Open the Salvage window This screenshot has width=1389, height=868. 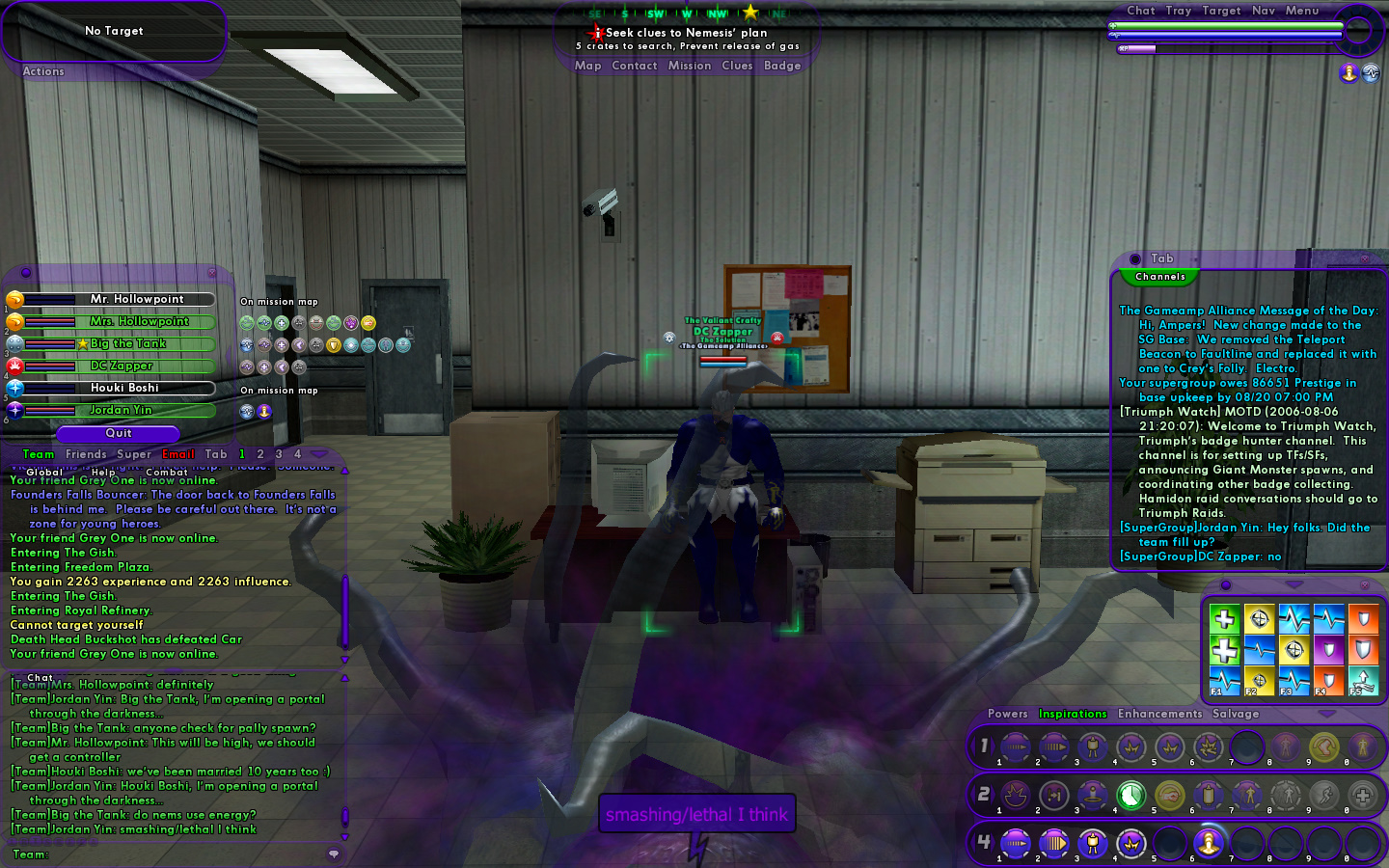[x=1236, y=714]
